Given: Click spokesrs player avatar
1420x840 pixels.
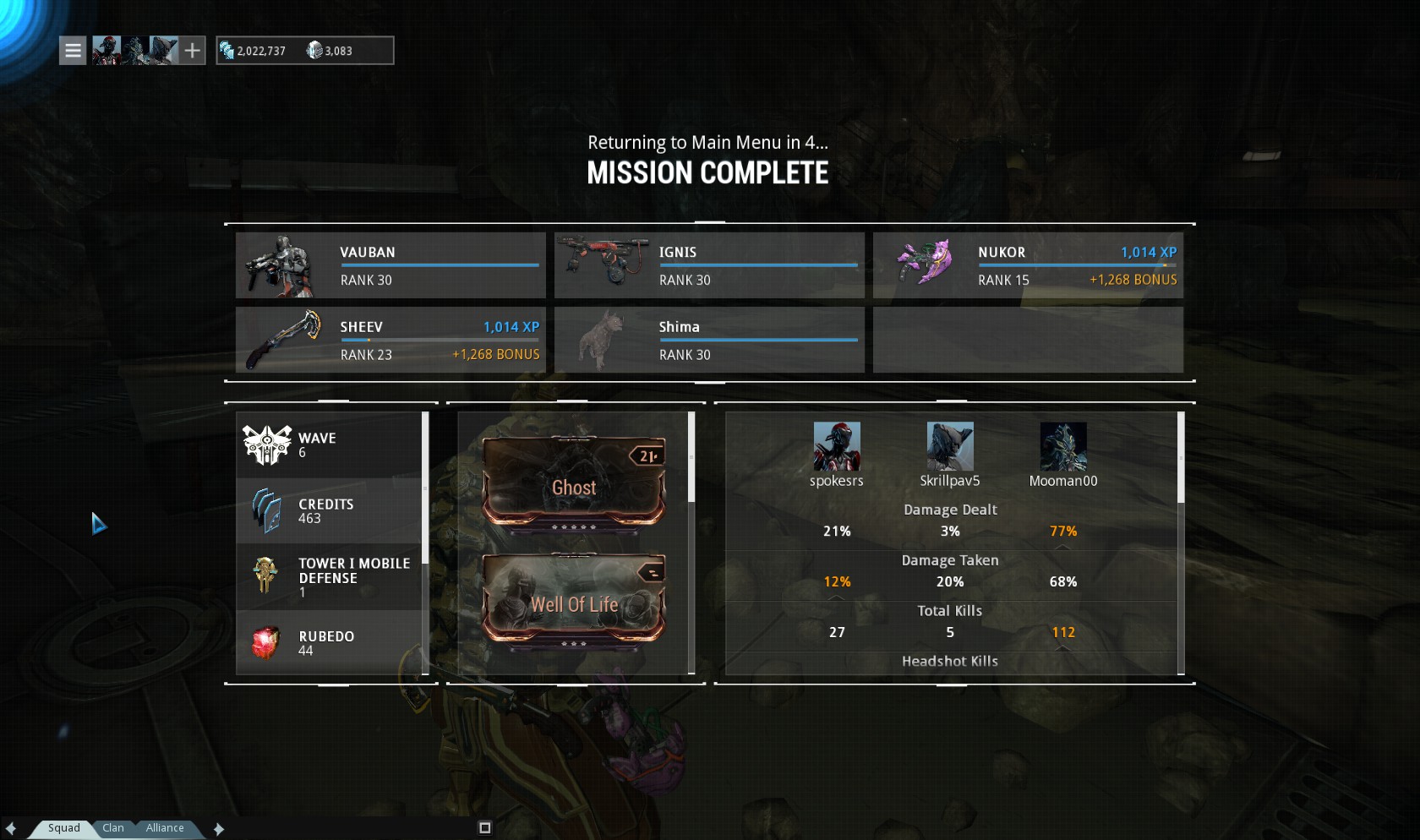Looking at the screenshot, I should point(837,446).
